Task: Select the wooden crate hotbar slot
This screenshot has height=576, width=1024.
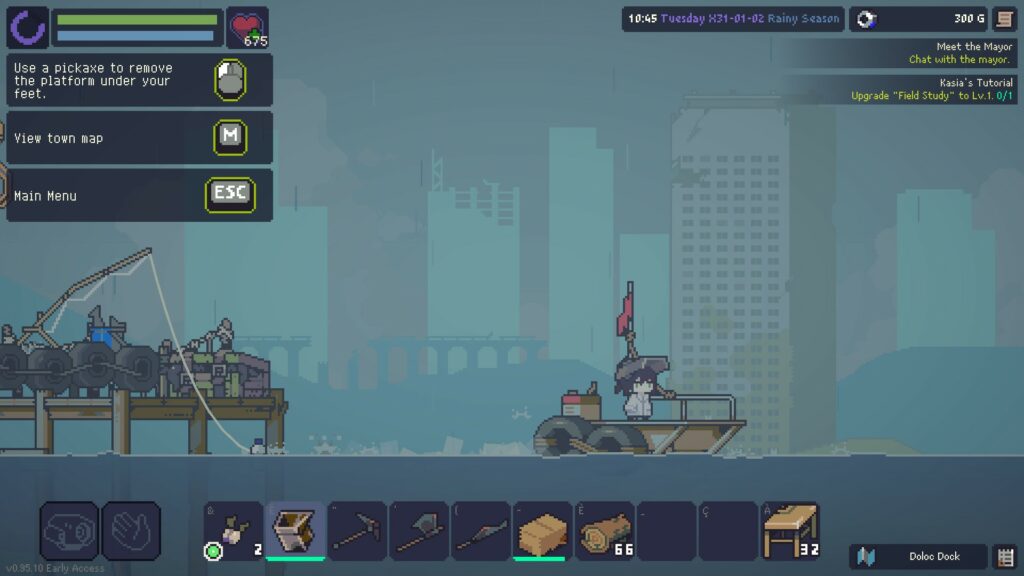Action: [x=543, y=530]
